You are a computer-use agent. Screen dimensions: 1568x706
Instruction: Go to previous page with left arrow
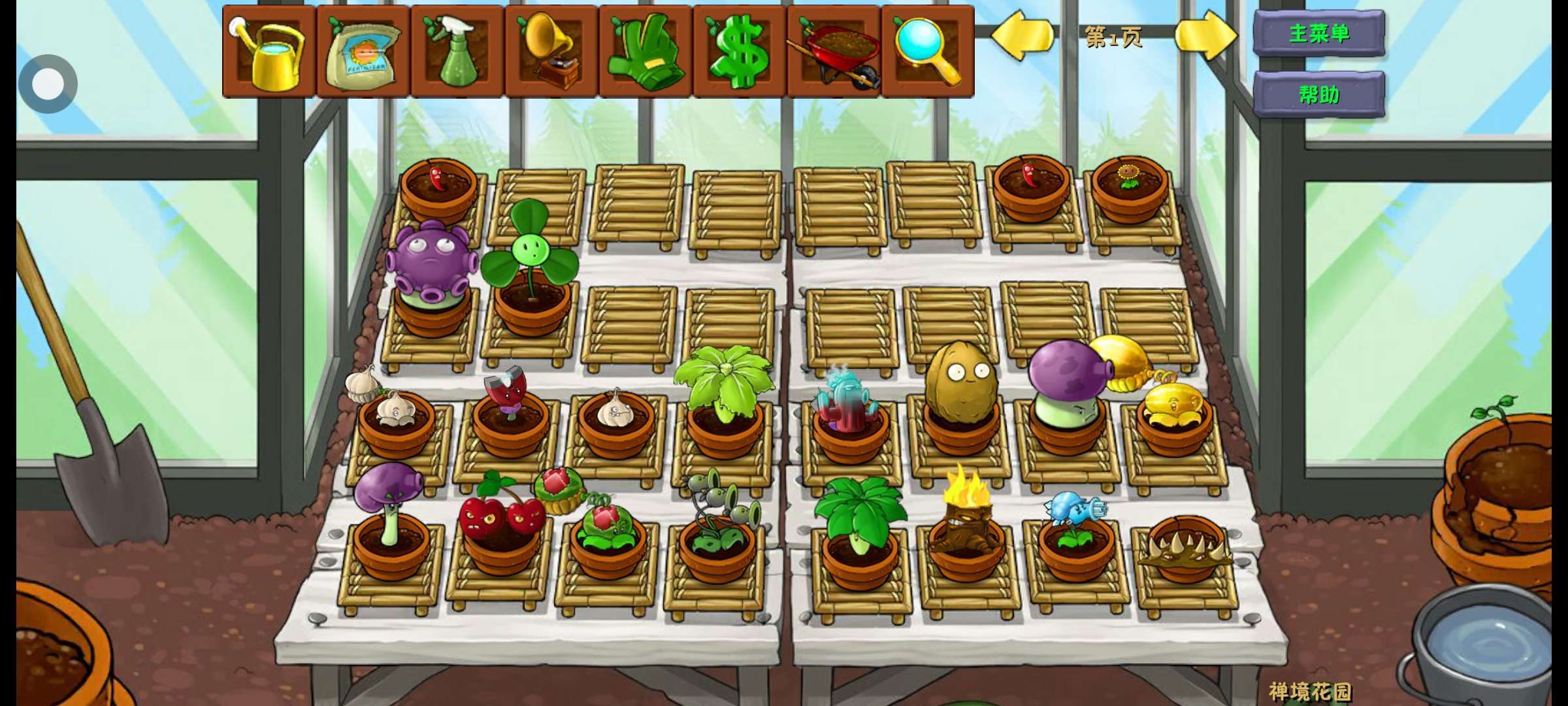(1021, 36)
